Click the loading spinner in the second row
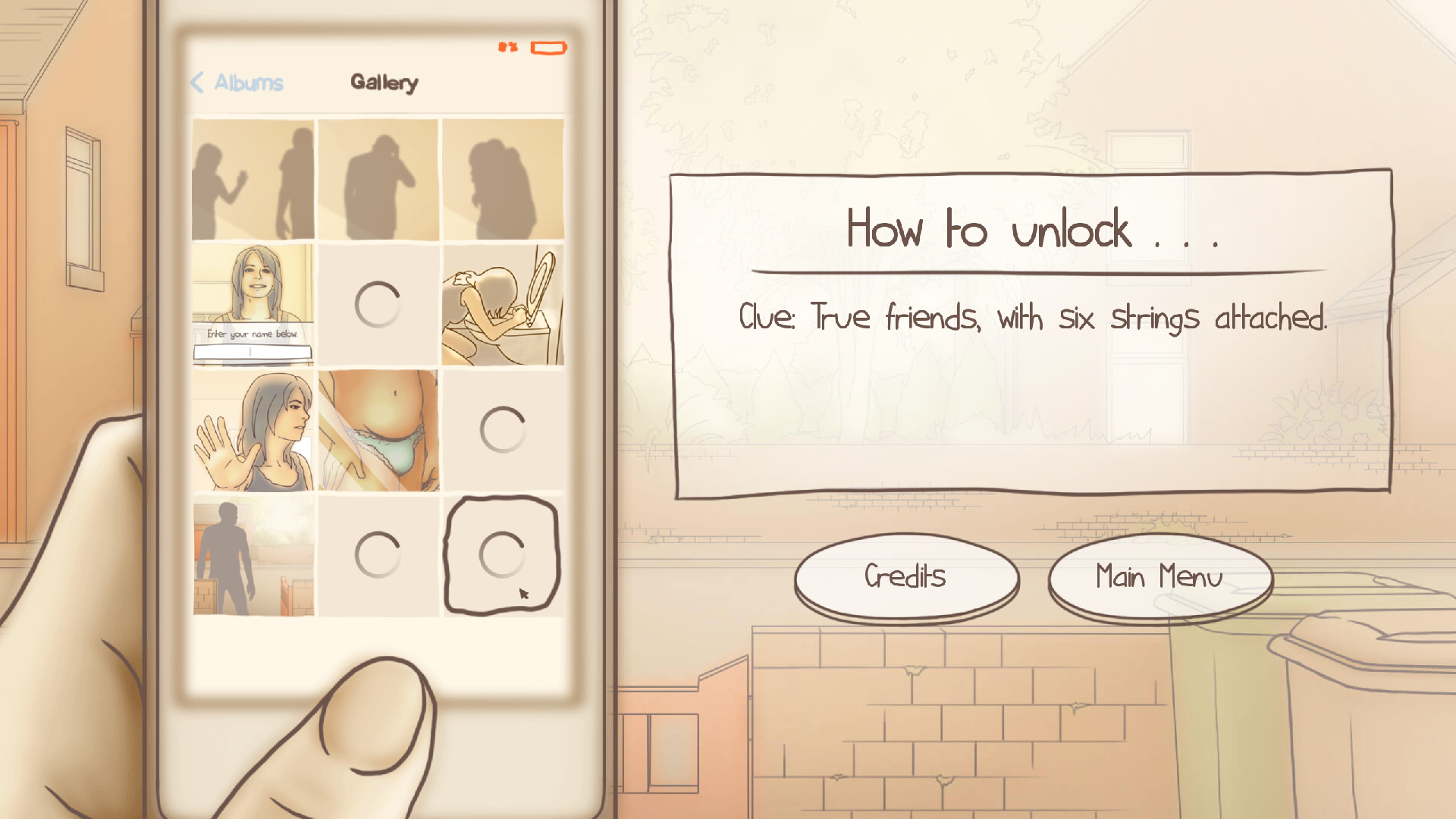This screenshot has width=1456, height=819. (x=379, y=302)
